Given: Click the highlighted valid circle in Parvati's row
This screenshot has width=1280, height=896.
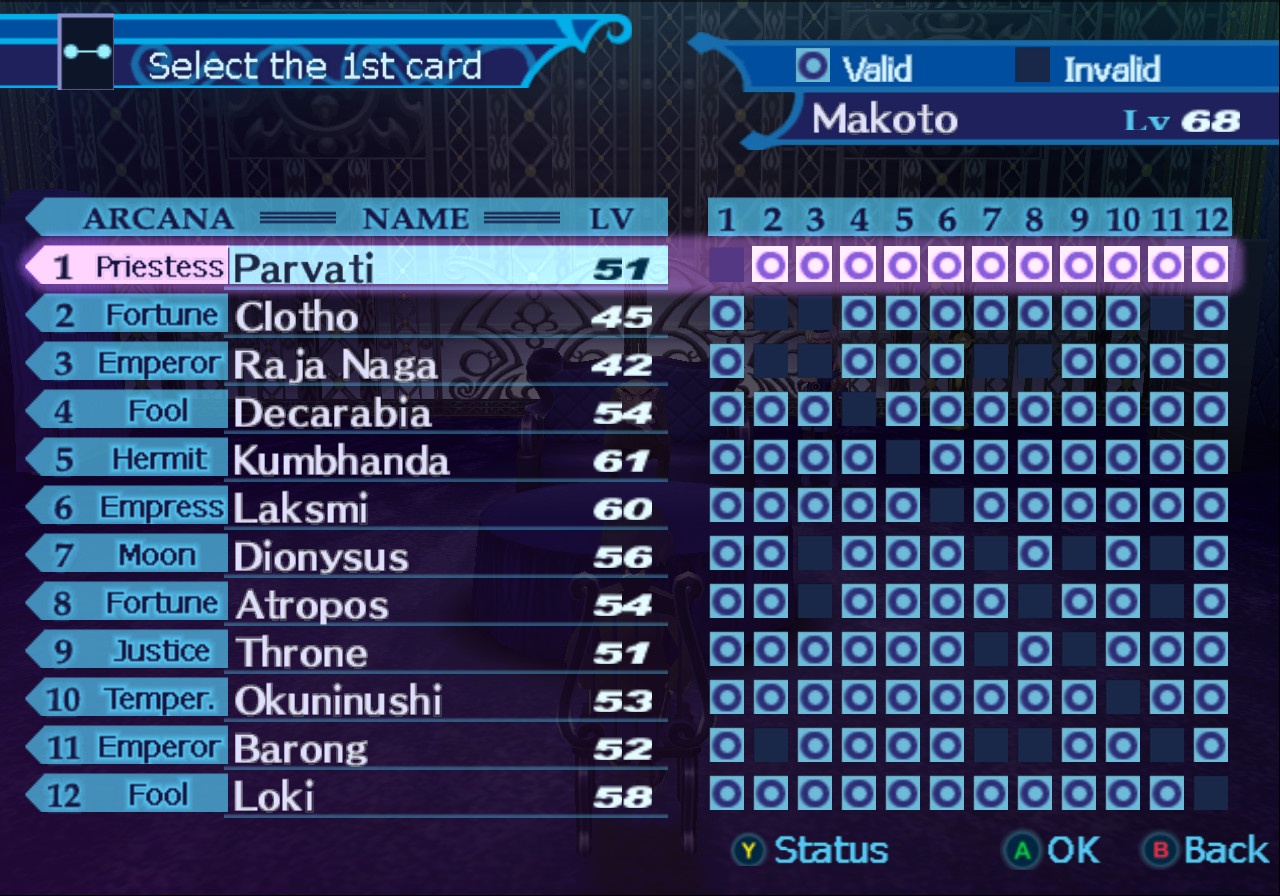Looking at the screenshot, I should 770,264.
